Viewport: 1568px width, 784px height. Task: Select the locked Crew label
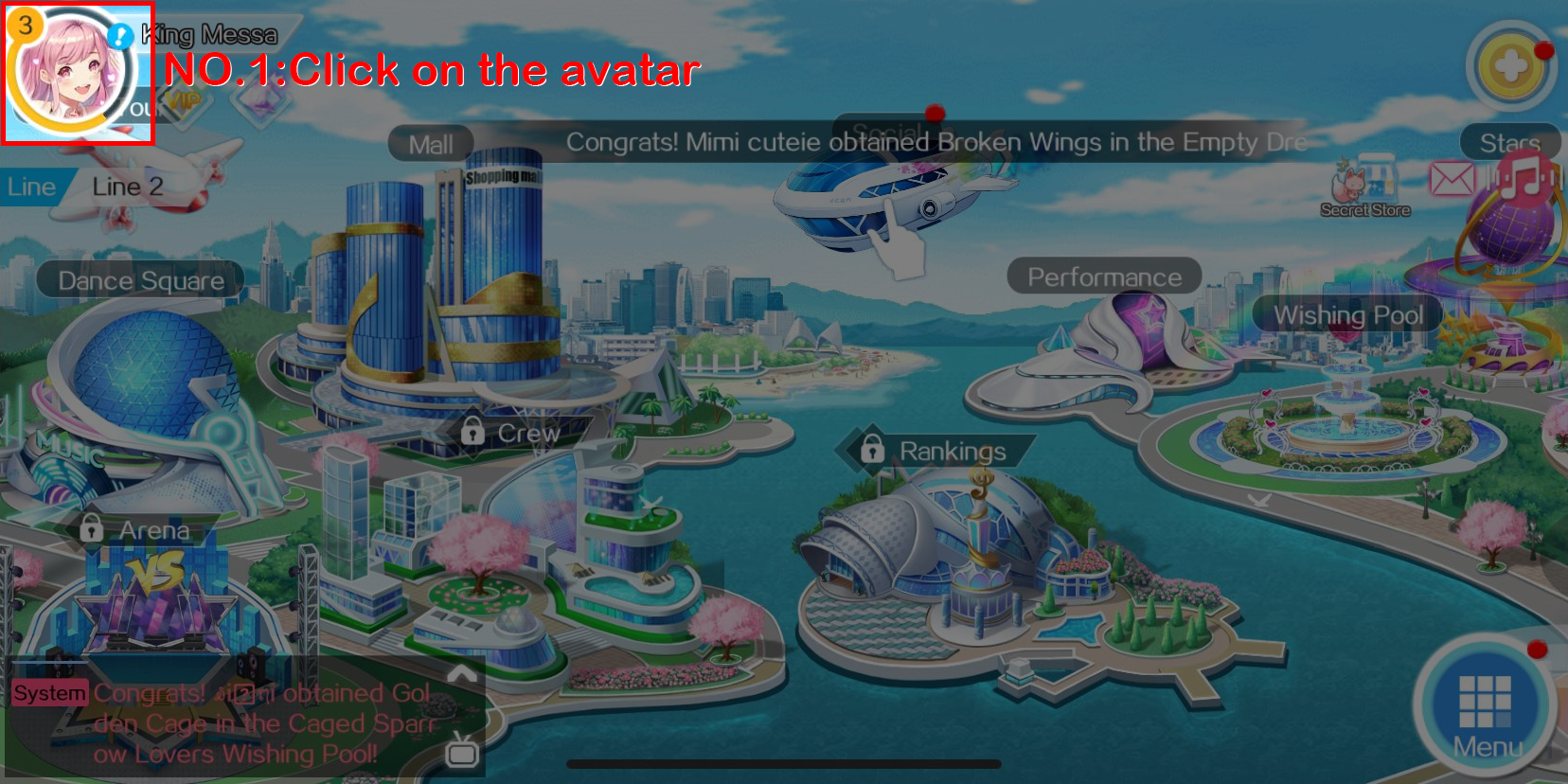[512, 433]
